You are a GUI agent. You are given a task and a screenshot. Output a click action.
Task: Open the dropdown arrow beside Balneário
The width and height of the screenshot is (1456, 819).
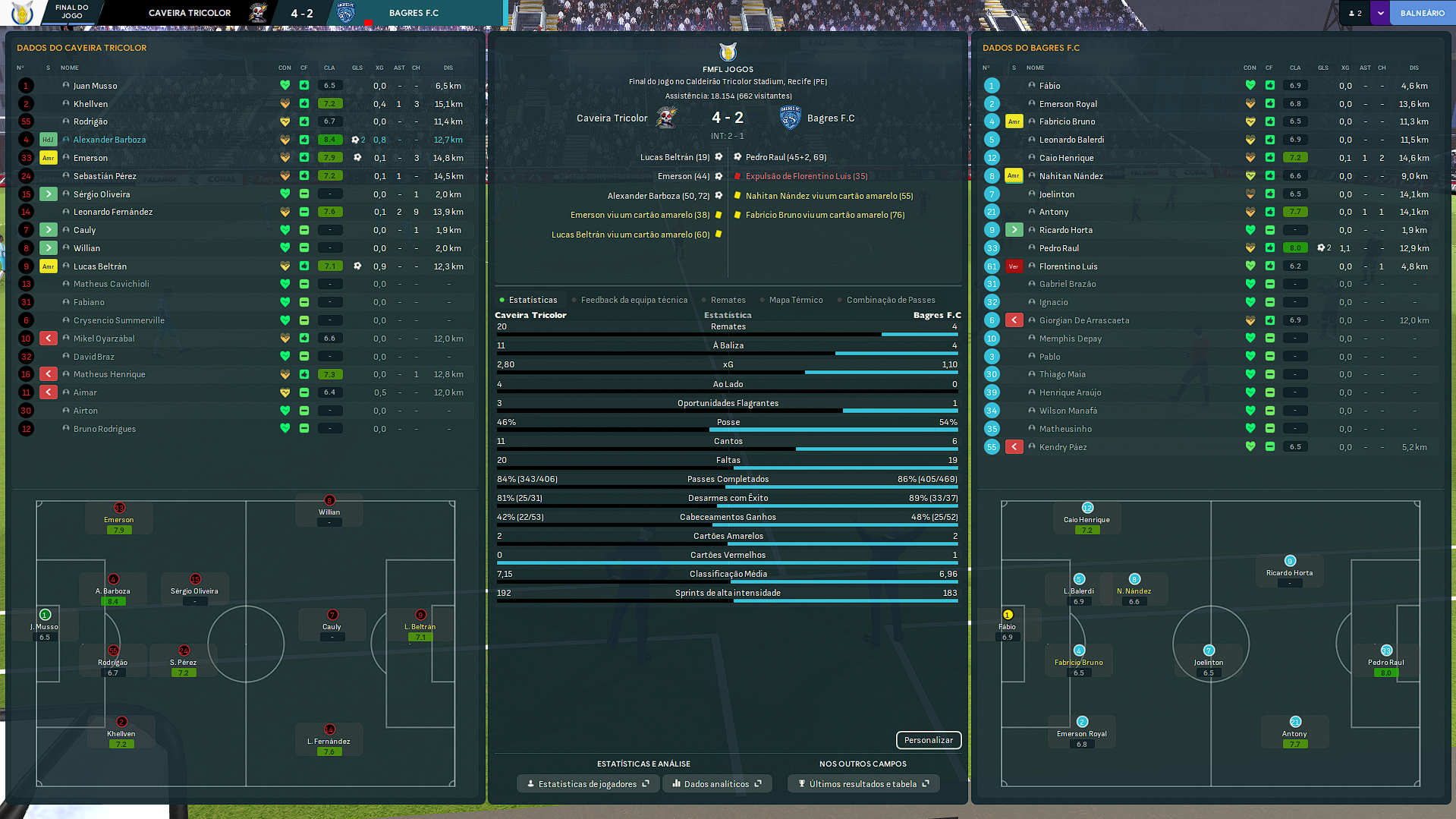point(1380,13)
